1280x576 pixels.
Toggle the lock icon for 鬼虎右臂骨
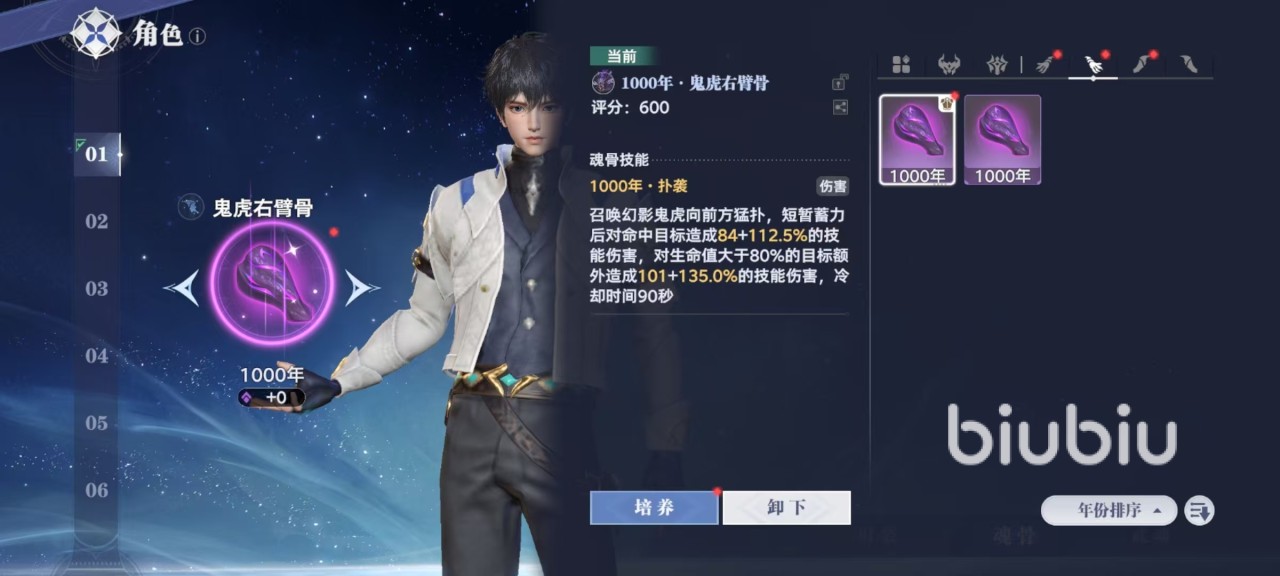(839, 83)
